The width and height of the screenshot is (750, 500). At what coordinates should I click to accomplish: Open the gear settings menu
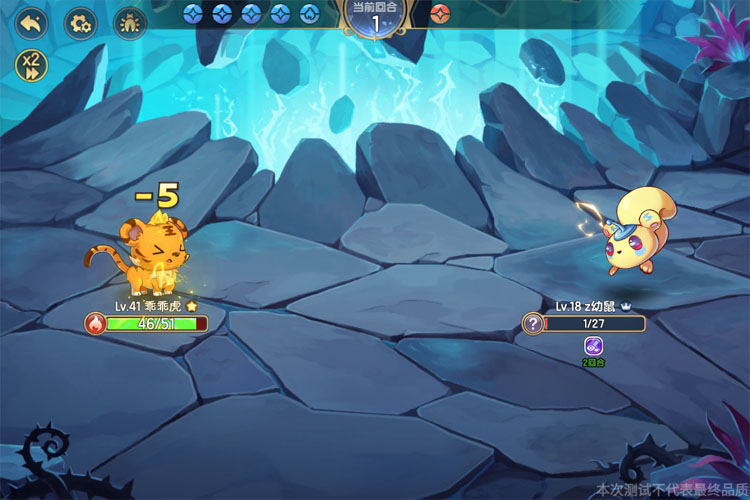[x=80, y=22]
